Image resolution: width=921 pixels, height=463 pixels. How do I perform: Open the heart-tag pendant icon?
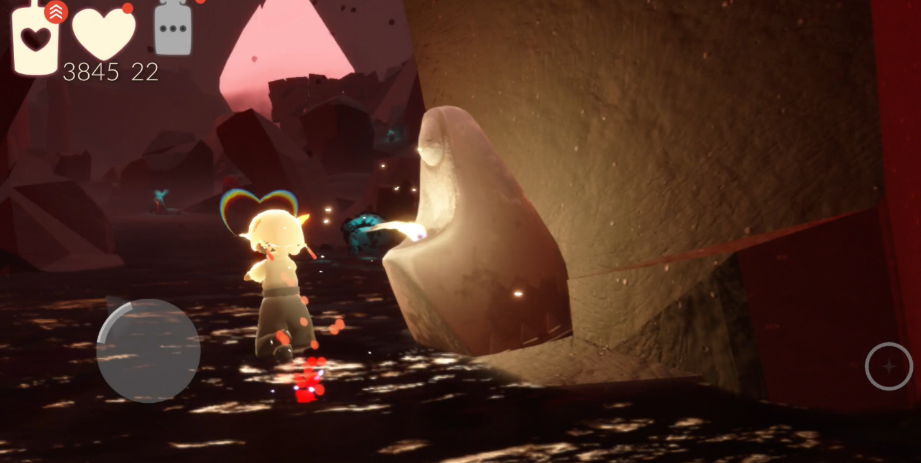36,38
